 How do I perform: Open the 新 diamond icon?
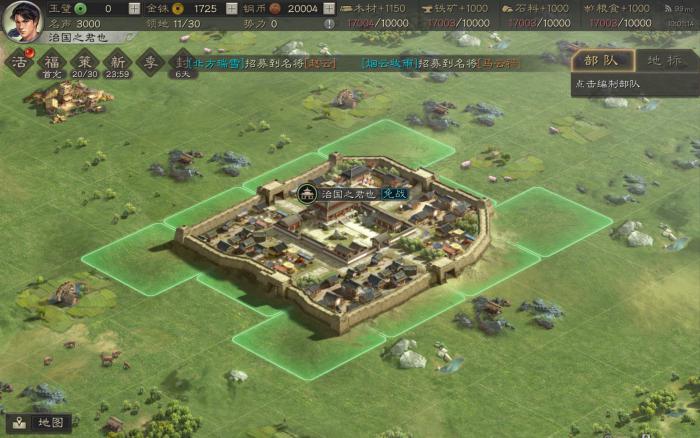point(117,62)
